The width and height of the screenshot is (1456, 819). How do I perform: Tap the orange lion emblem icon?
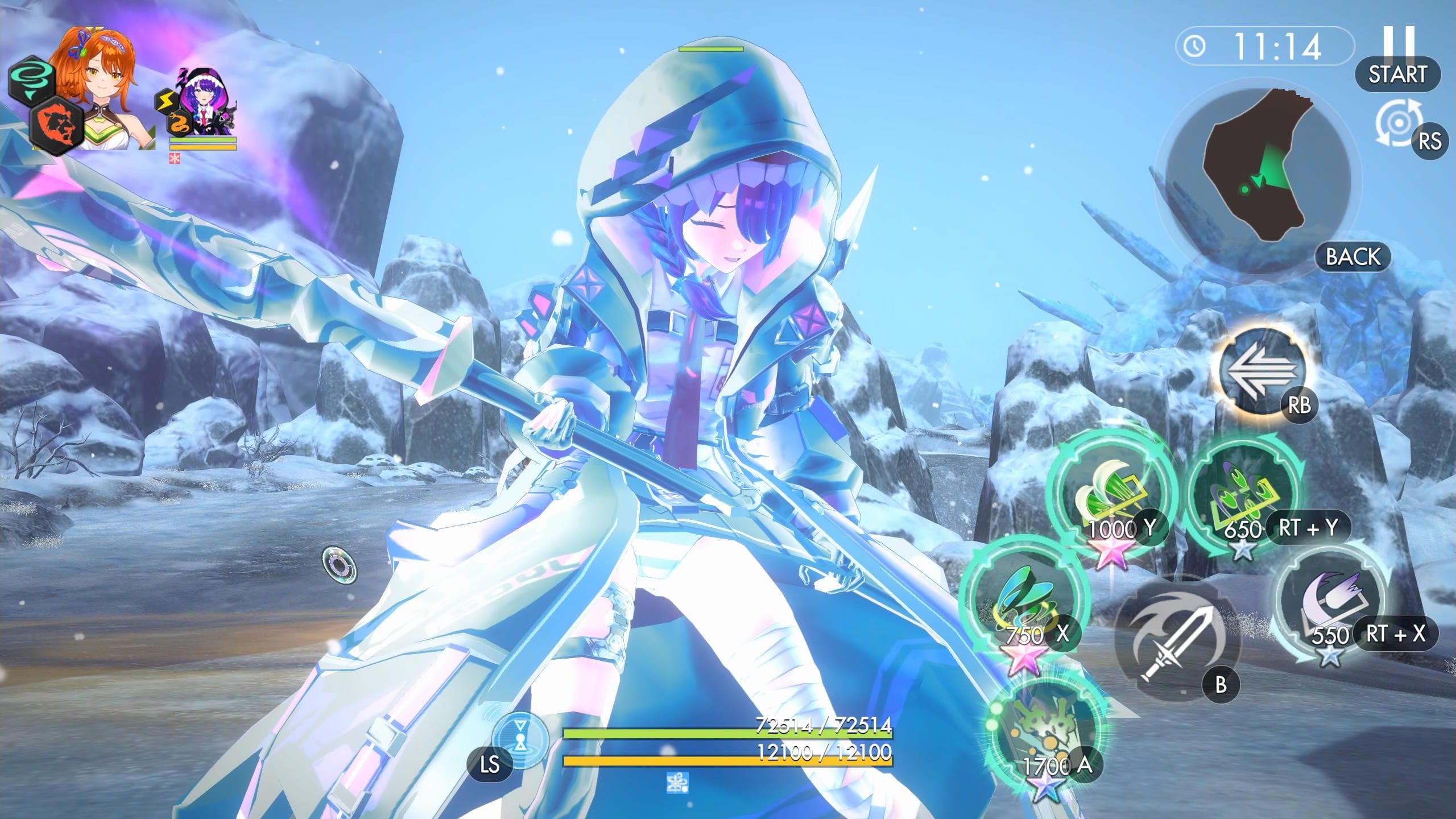[x=56, y=123]
